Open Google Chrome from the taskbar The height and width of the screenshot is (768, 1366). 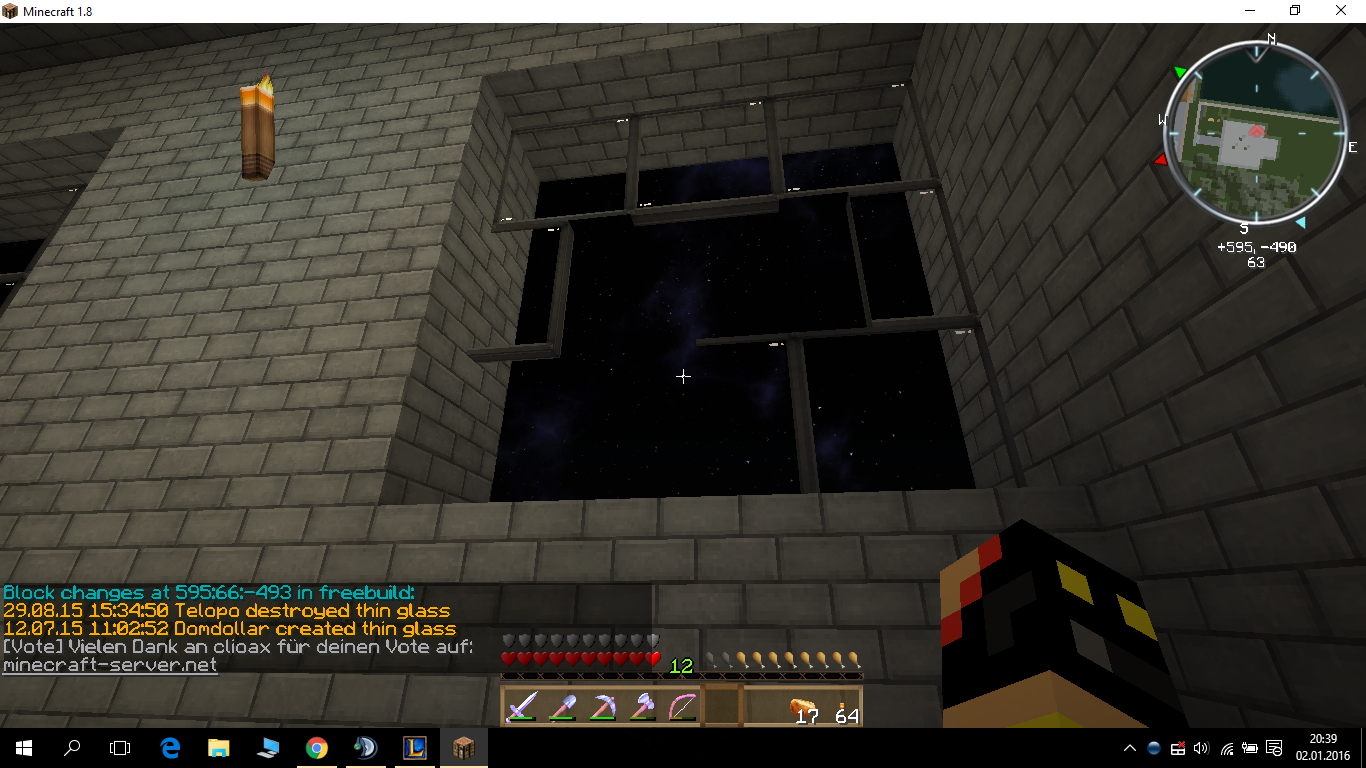pos(316,747)
